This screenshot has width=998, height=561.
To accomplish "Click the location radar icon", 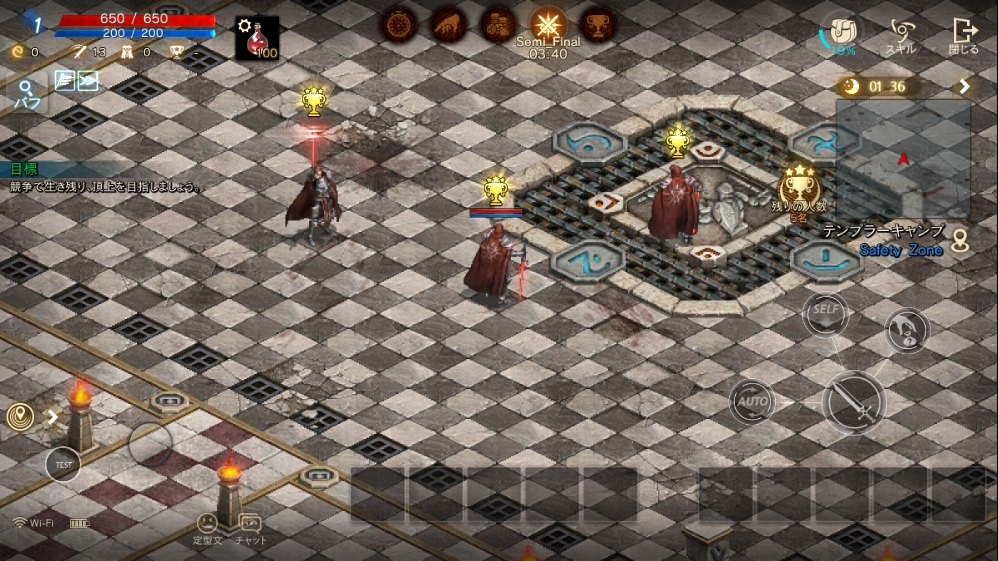I will tap(20, 416).
